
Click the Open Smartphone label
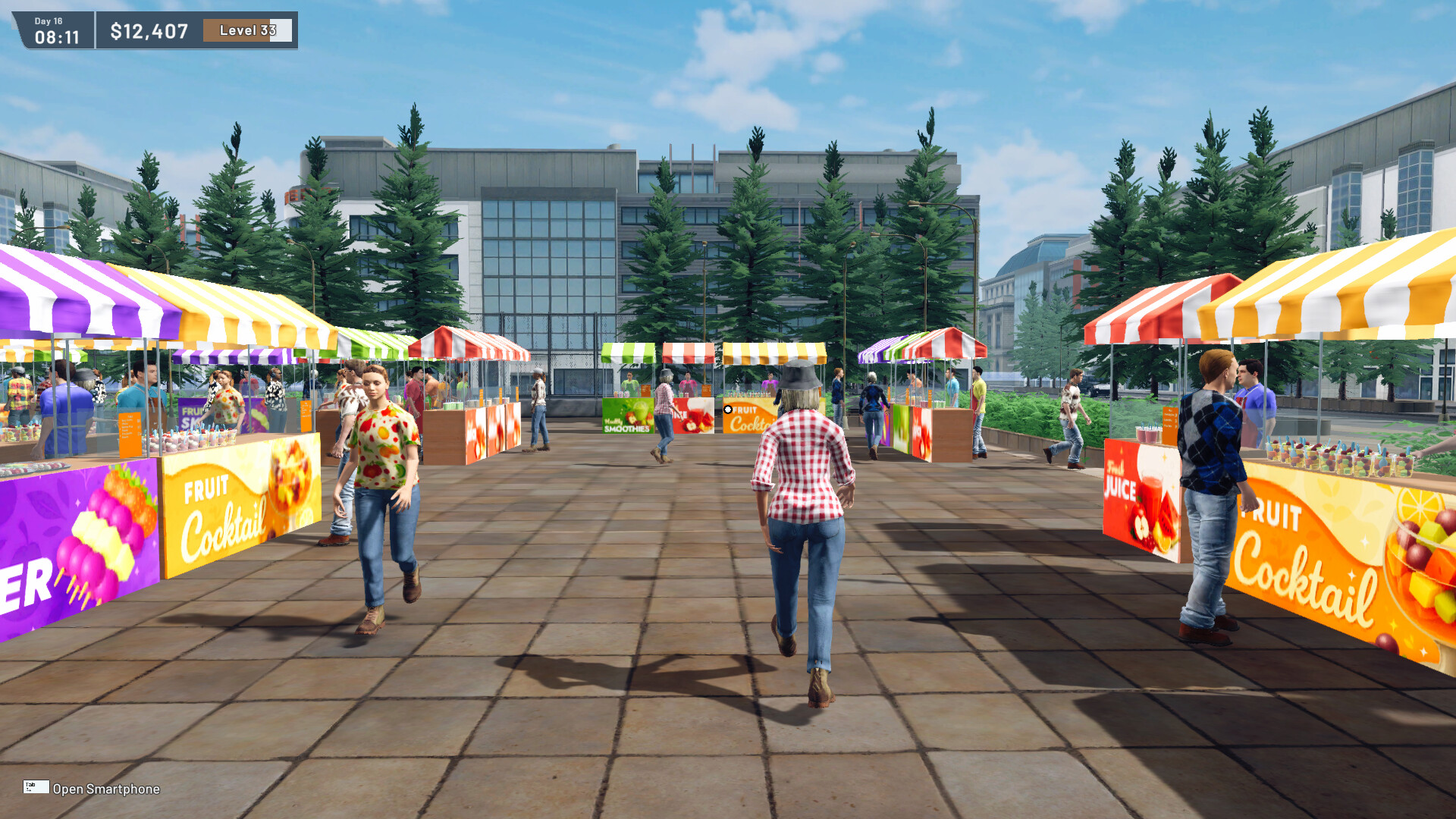tap(105, 789)
